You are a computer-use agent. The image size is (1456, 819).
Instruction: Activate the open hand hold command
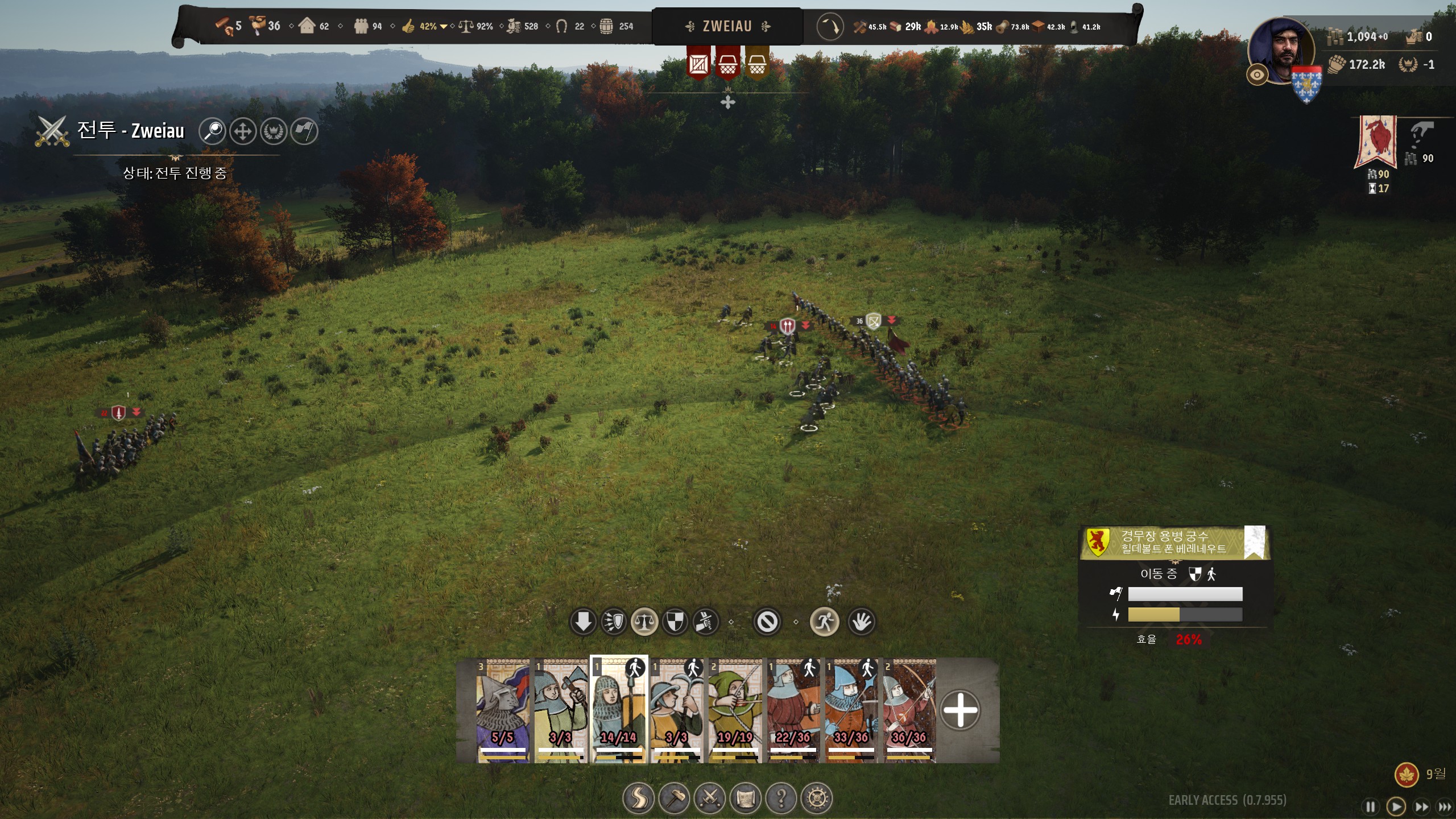pyautogui.click(x=861, y=622)
